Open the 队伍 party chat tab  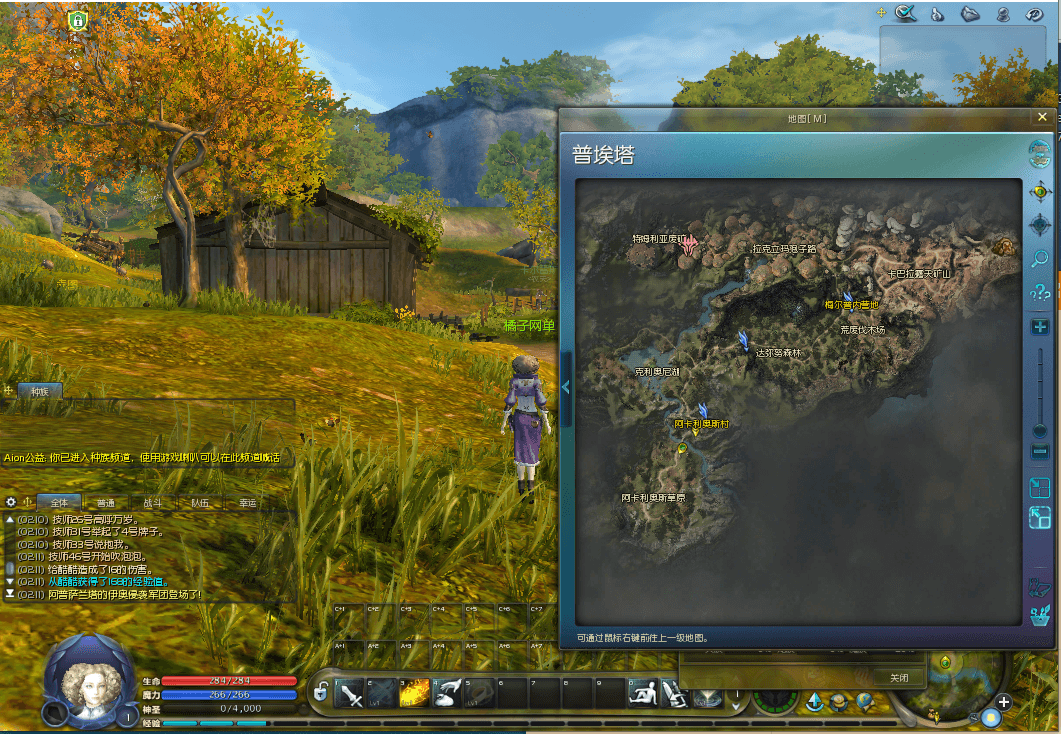click(x=200, y=503)
